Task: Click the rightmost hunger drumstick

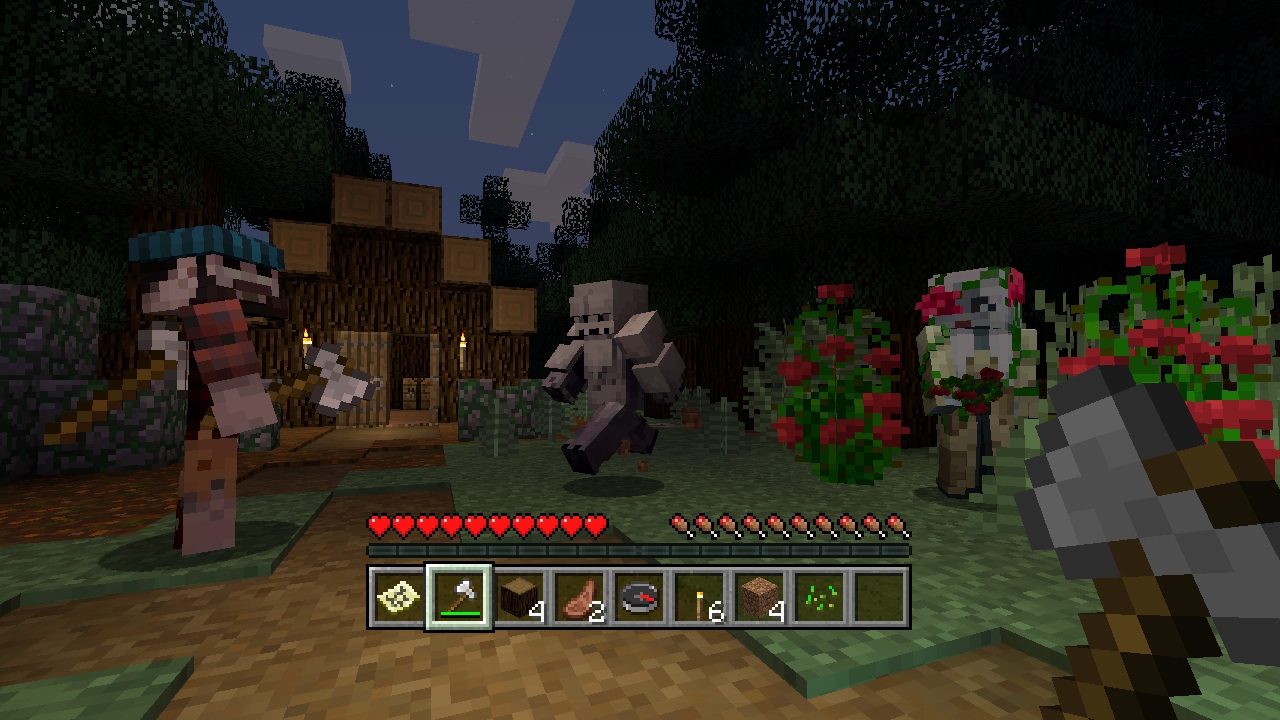Action: (898, 523)
